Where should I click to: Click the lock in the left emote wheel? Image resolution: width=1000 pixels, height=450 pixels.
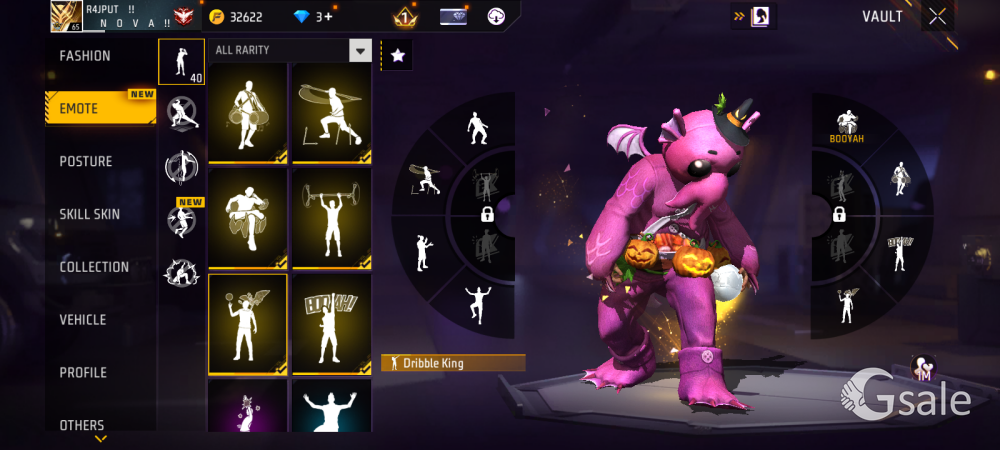coord(487,214)
